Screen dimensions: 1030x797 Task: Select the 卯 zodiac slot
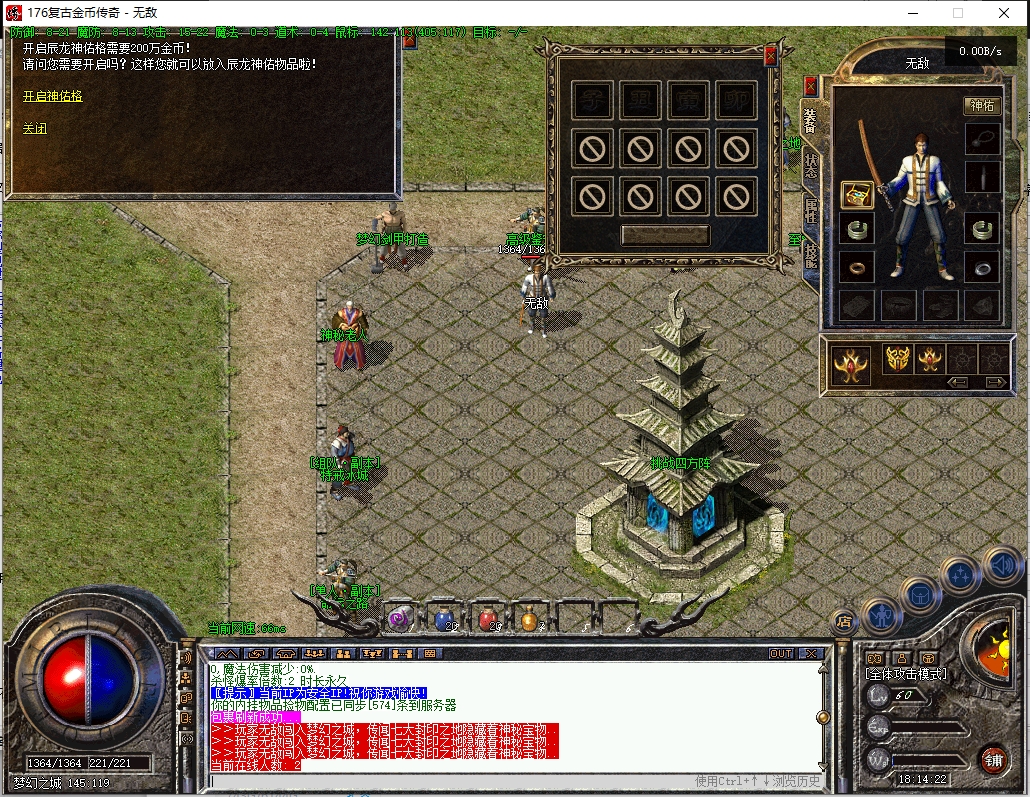pos(736,101)
